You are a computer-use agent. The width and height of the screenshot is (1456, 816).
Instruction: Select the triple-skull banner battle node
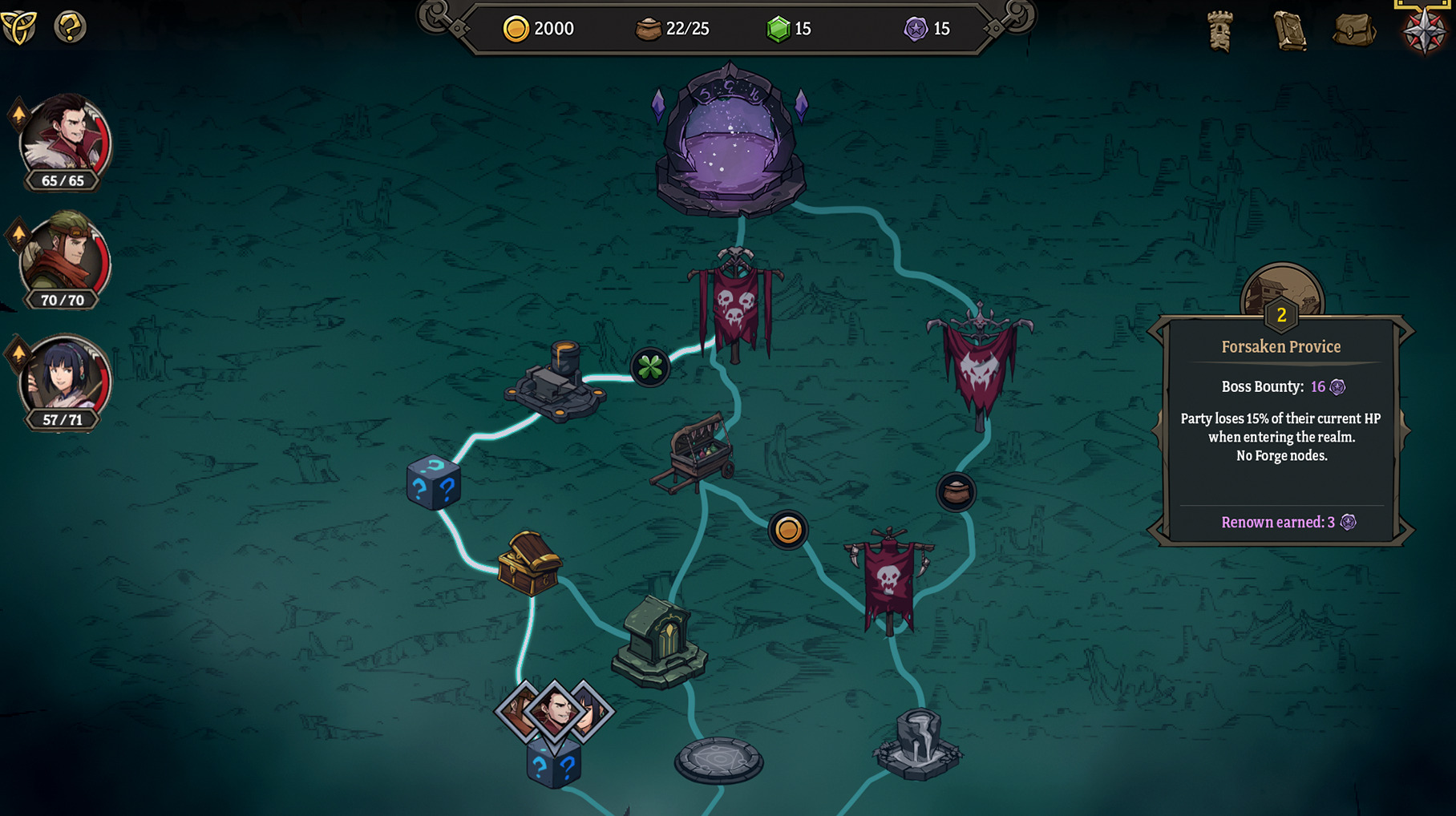point(735,306)
